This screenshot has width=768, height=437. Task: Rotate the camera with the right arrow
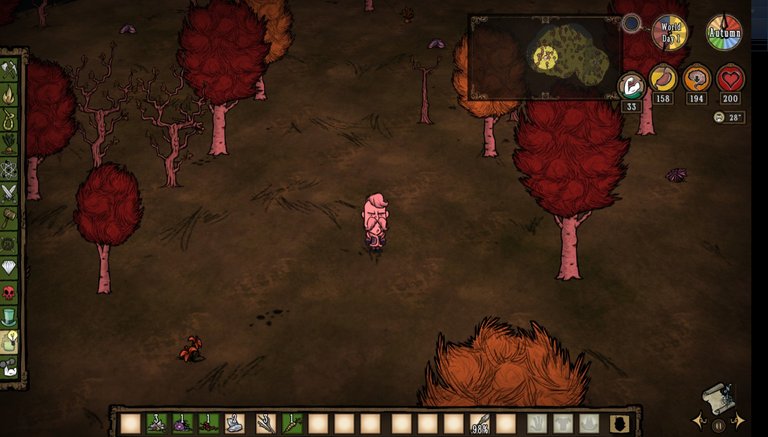click(x=740, y=419)
